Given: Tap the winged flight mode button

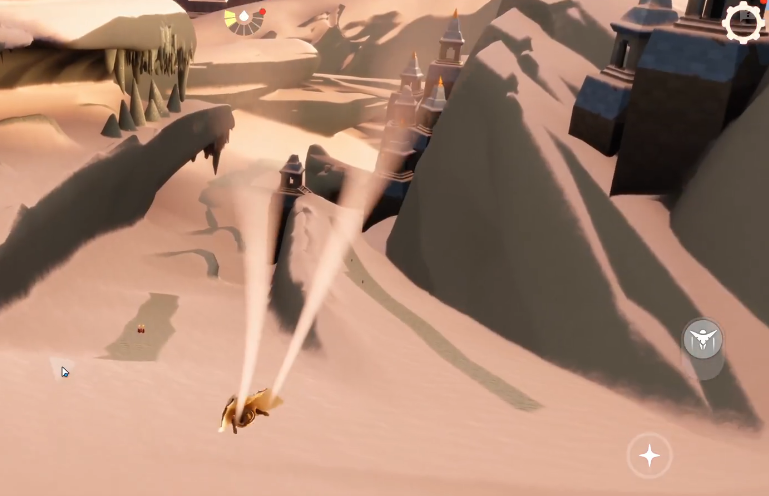Looking at the screenshot, I should point(703,341).
